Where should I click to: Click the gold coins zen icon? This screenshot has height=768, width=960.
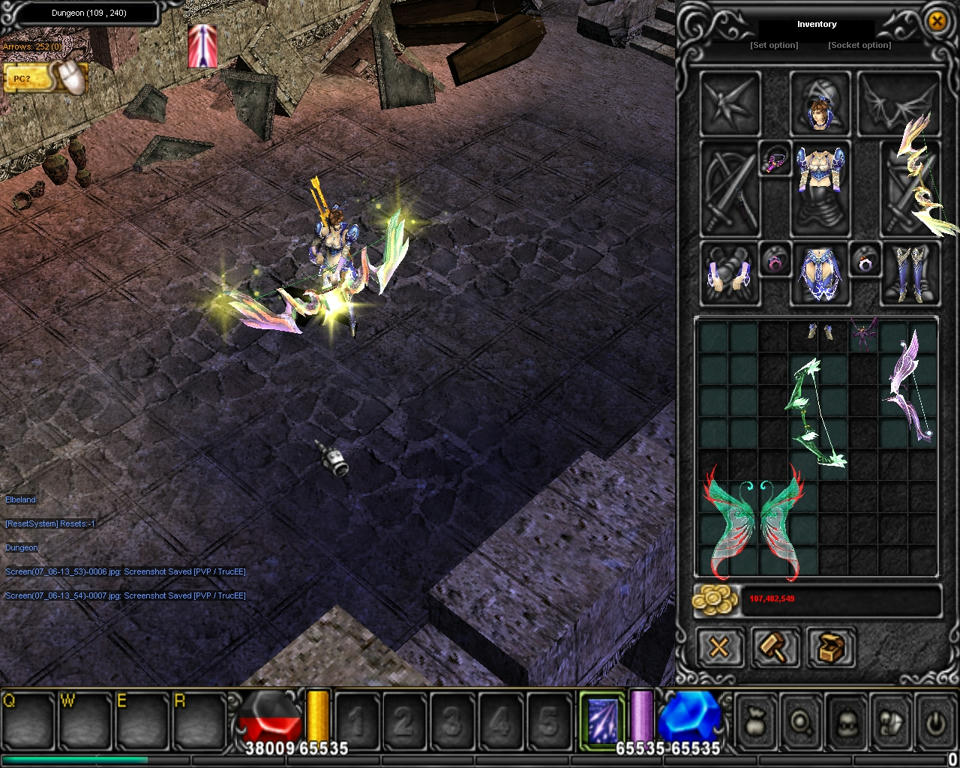coord(715,600)
